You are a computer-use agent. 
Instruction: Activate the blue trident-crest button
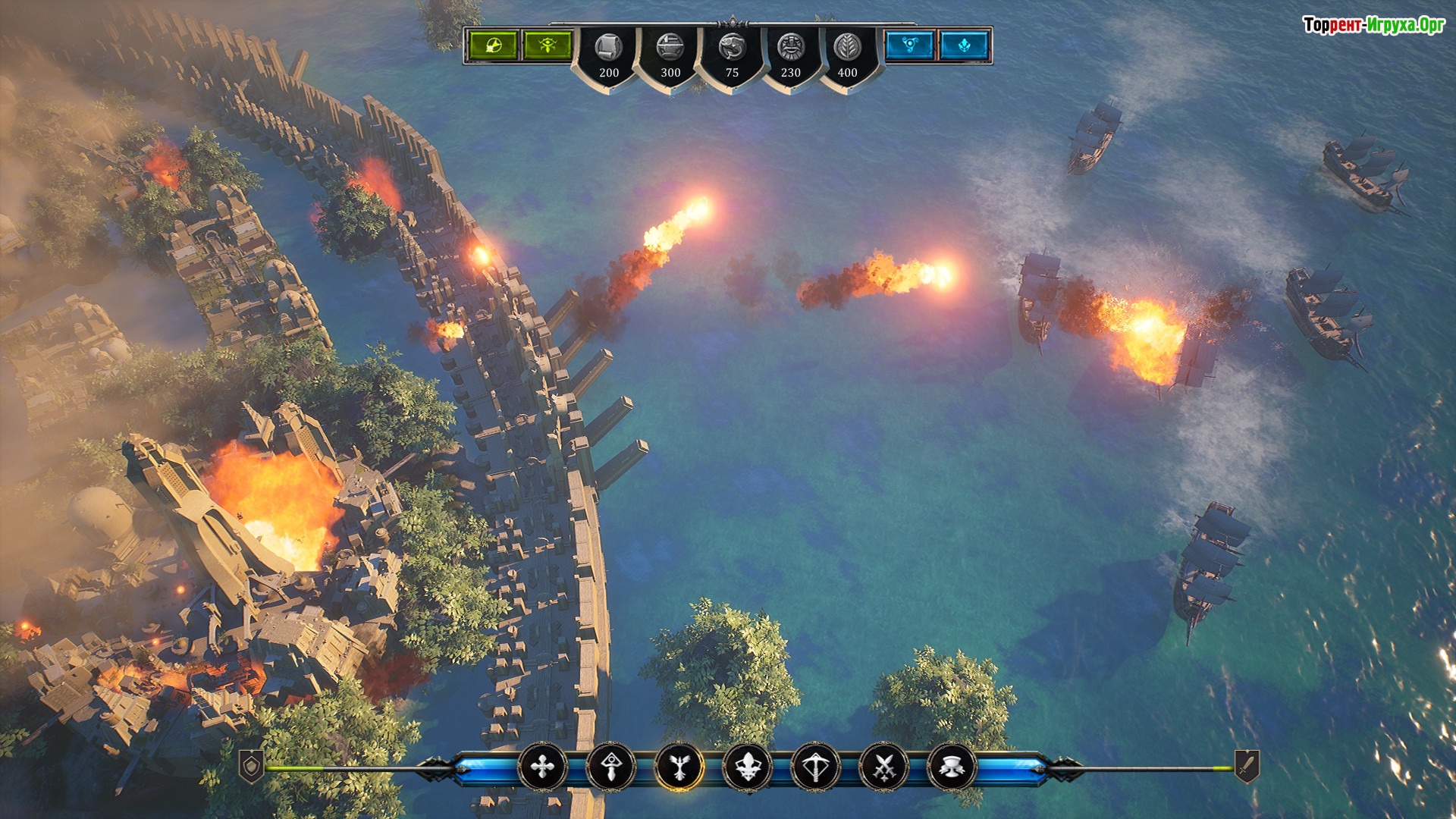tap(965, 45)
